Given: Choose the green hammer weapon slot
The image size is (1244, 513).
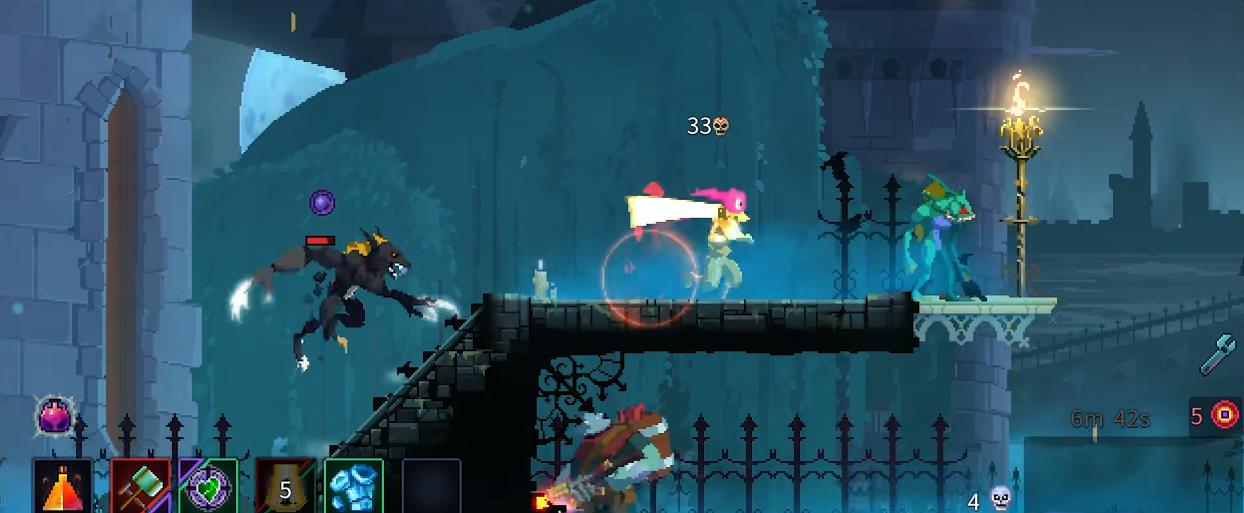Looking at the screenshot, I should point(140,487).
